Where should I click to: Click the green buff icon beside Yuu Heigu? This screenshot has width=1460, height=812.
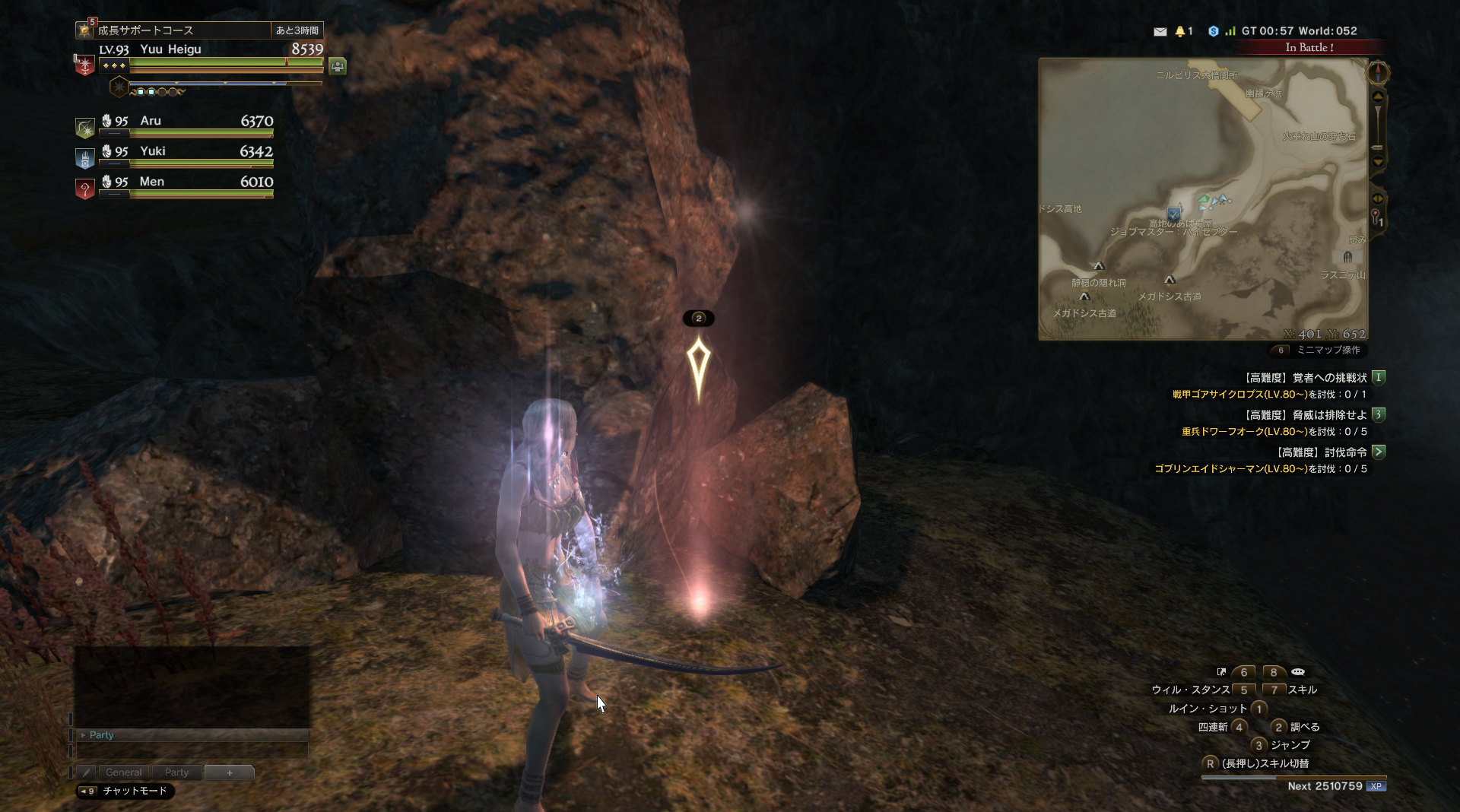click(338, 66)
